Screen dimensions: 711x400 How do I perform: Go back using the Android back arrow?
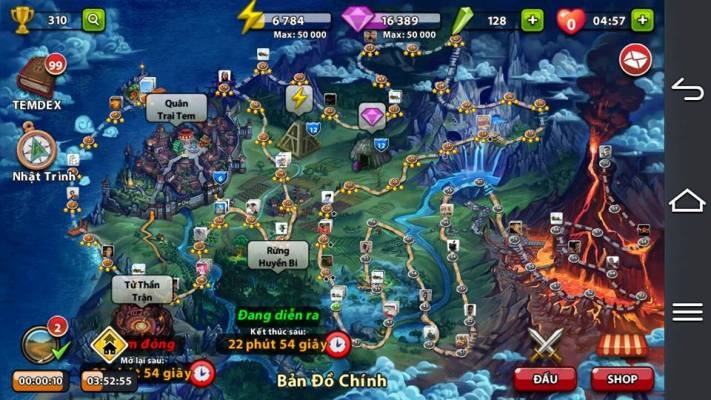click(x=687, y=90)
